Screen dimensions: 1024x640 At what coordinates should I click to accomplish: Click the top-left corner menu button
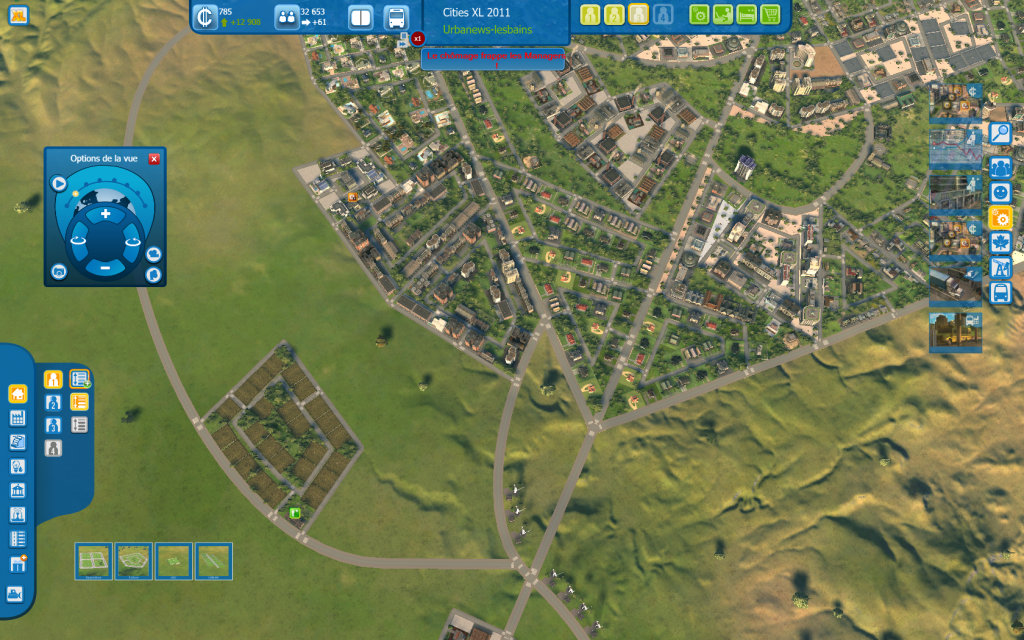17,15
